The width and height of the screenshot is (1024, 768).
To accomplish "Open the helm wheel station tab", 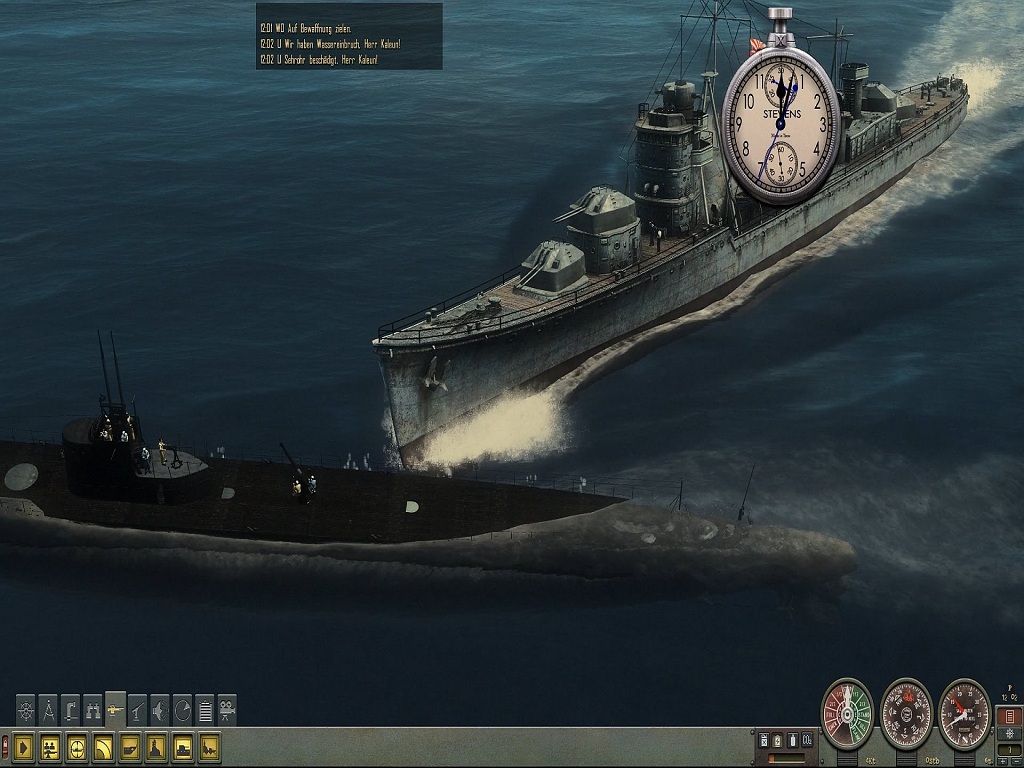I will click(x=26, y=710).
